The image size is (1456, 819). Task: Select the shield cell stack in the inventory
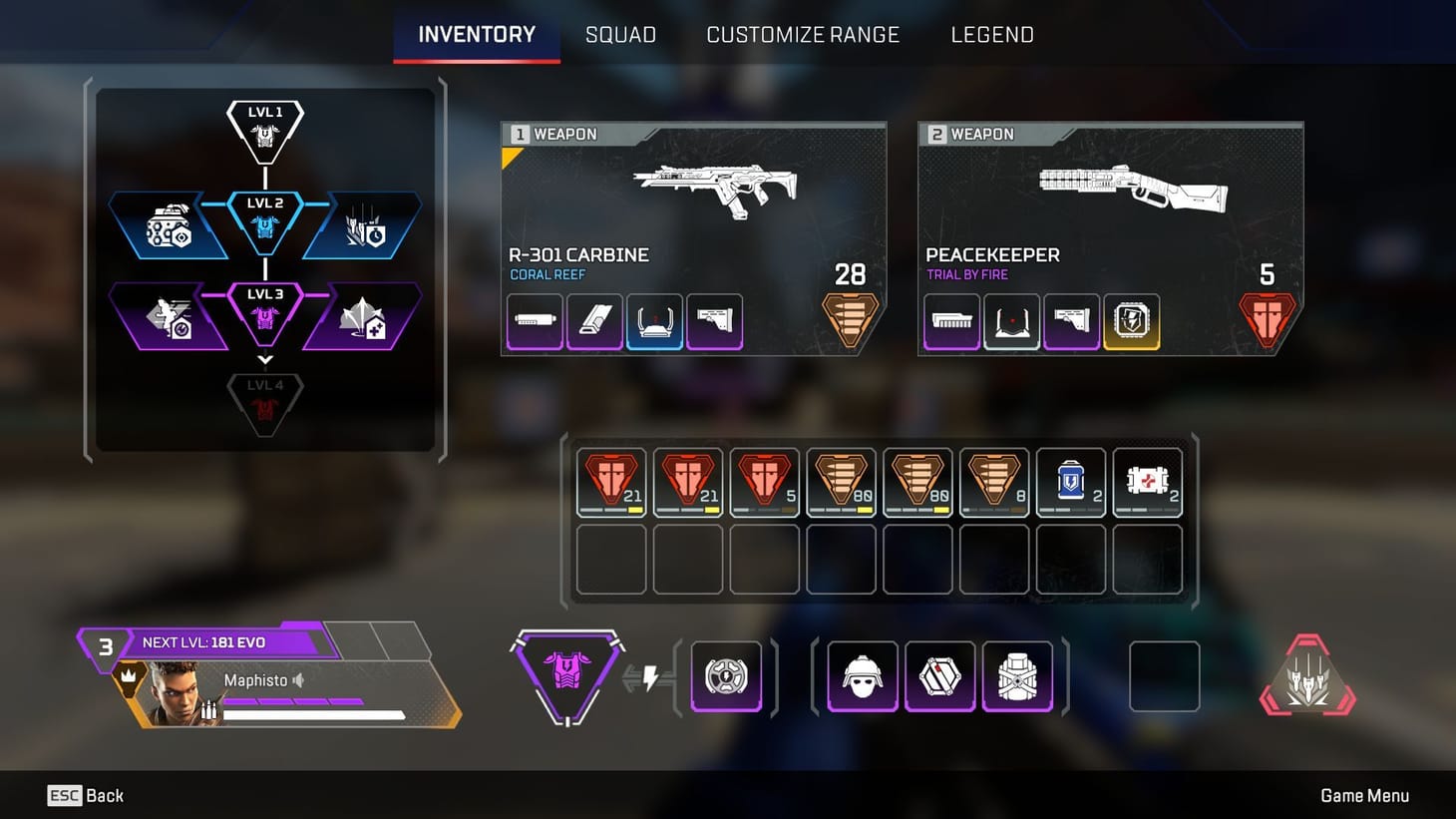1071,482
